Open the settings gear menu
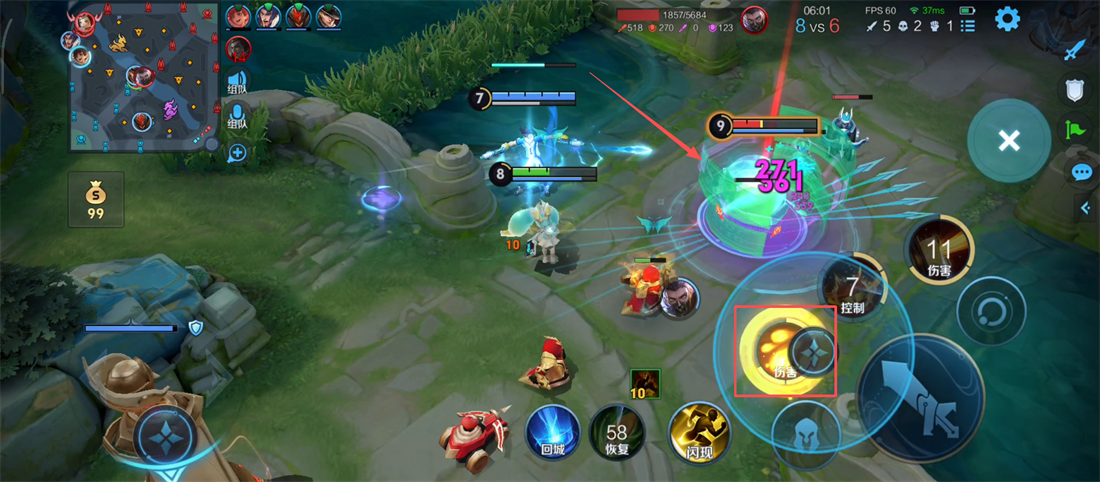This screenshot has width=1100, height=482. 1006,18
